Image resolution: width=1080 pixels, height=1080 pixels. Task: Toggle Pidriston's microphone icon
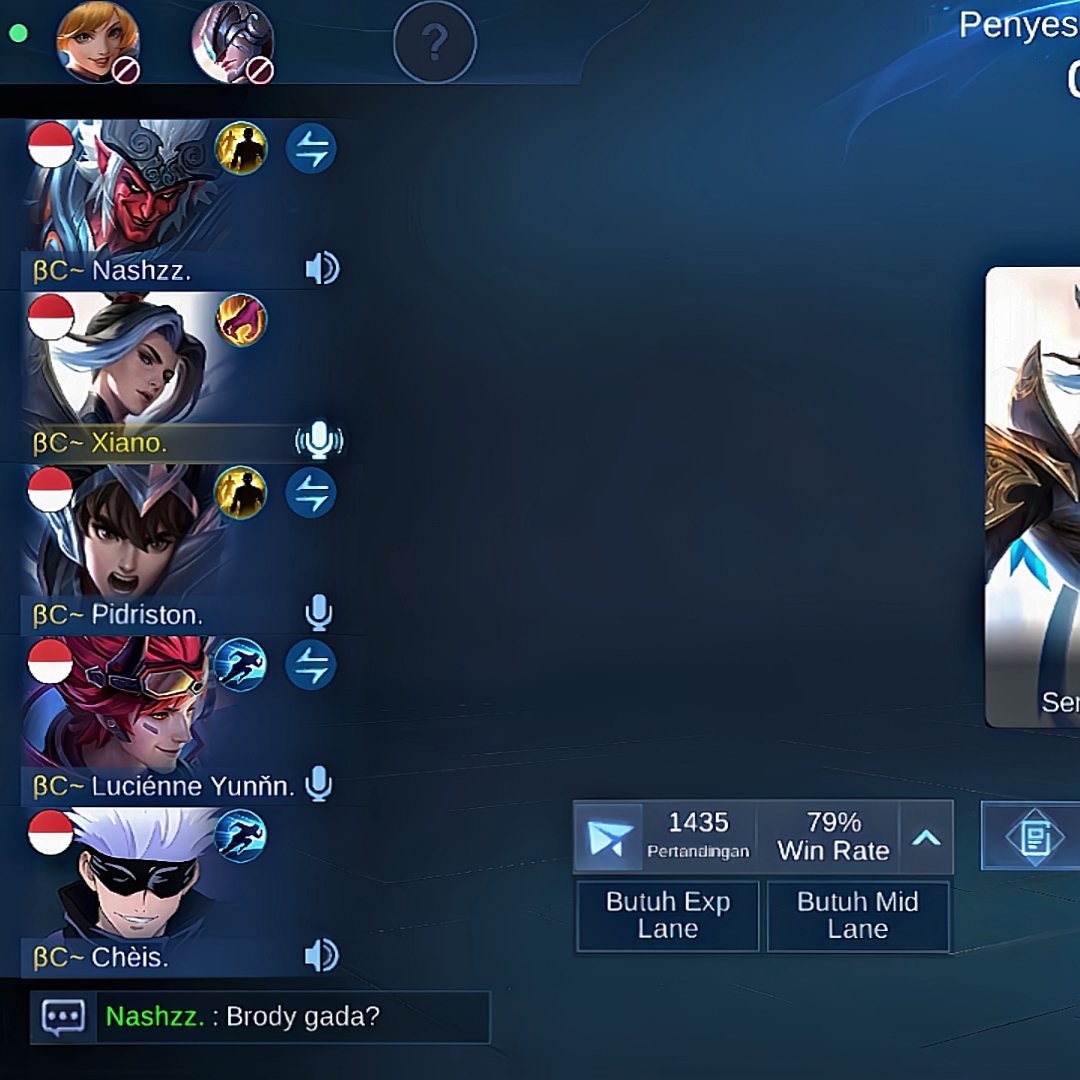click(x=318, y=613)
